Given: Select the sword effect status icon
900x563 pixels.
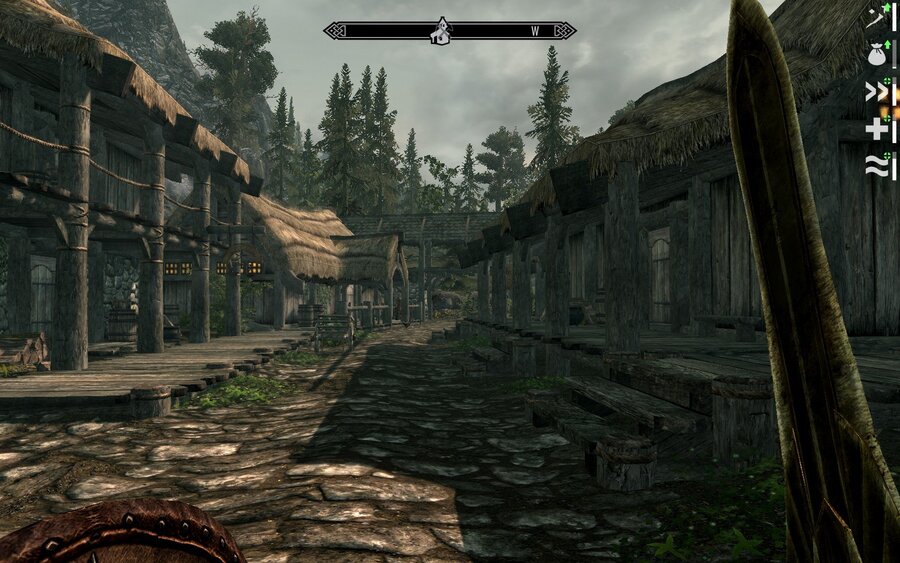Looking at the screenshot, I should 876,17.
